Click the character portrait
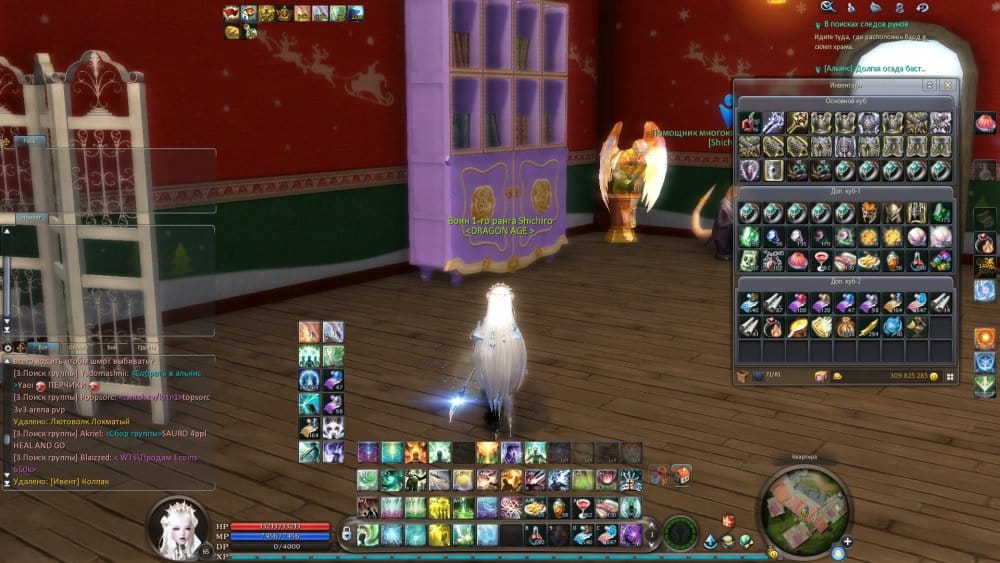The image size is (1000, 563). [x=180, y=526]
